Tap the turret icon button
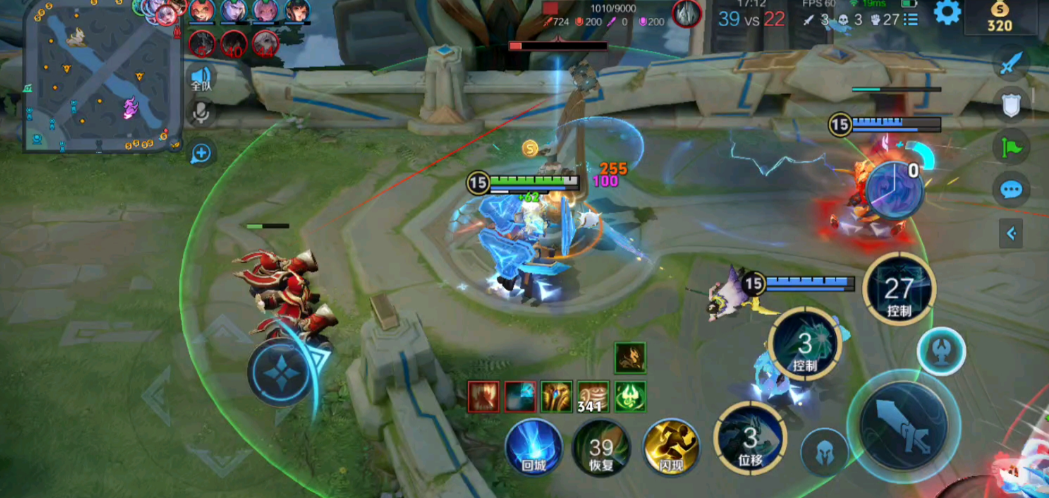Screen dimensions: 1049x498 pos(942,352)
